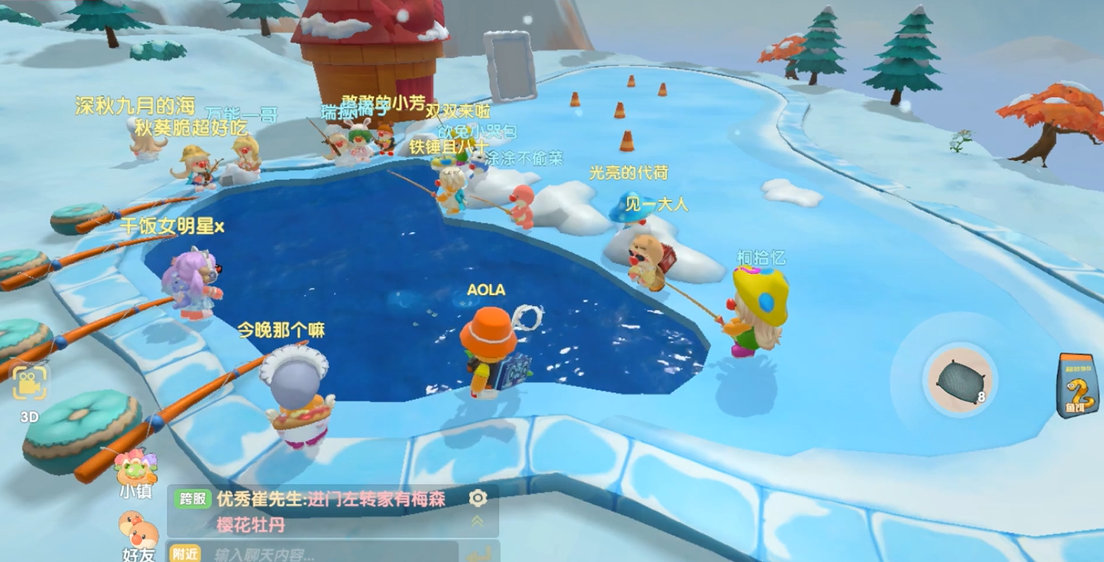The width and height of the screenshot is (1104, 562).
Task: Send the chat message with enter arrow
Action: click(x=480, y=553)
